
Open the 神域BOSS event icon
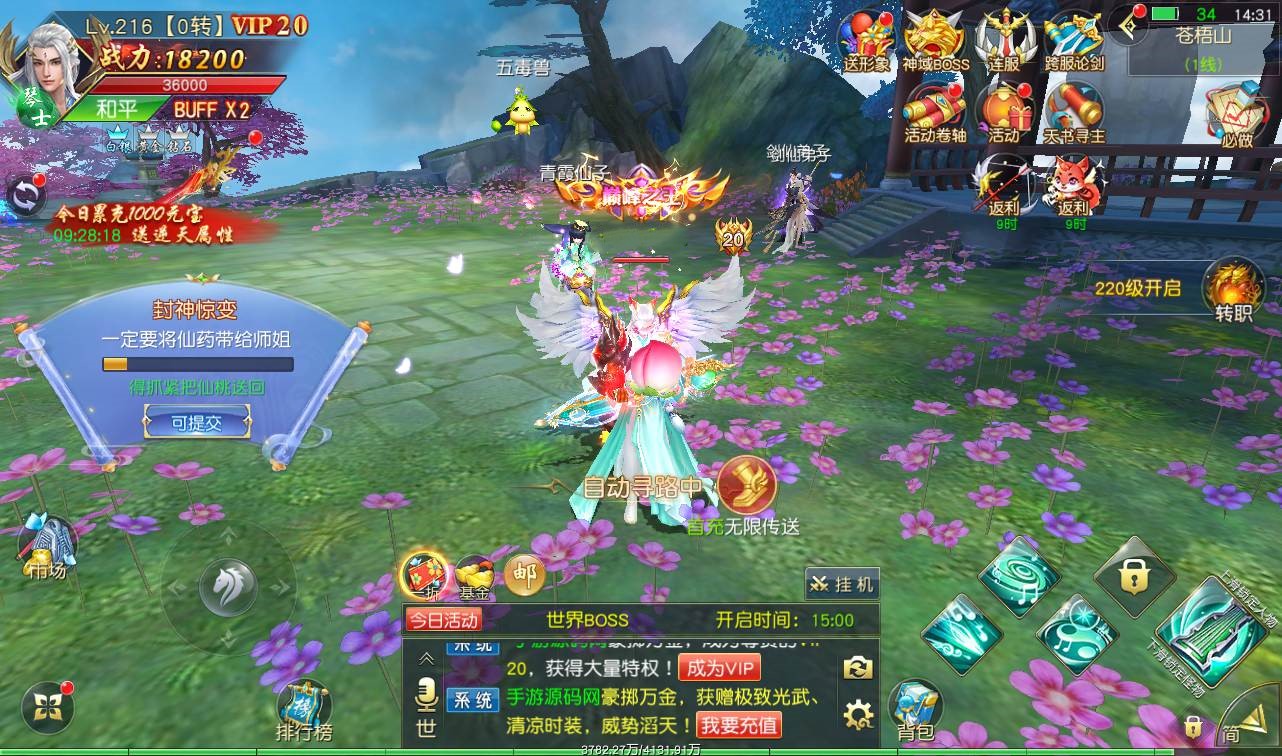click(935, 40)
